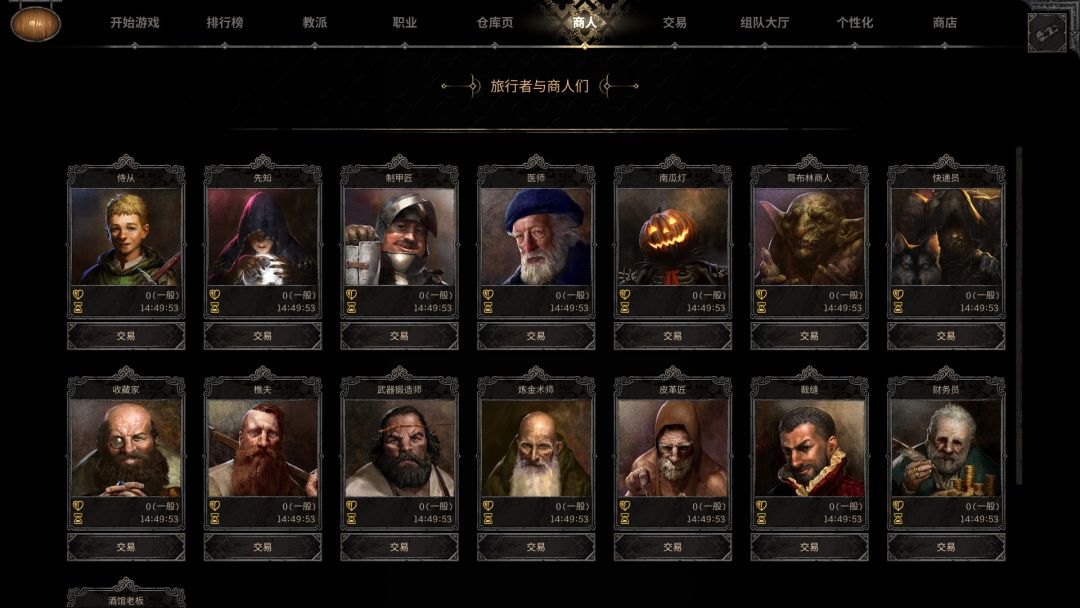The height and width of the screenshot is (608, 1080).
Task: Switch to the 开始游戏 tab
Action: click(x=134, y=22)
